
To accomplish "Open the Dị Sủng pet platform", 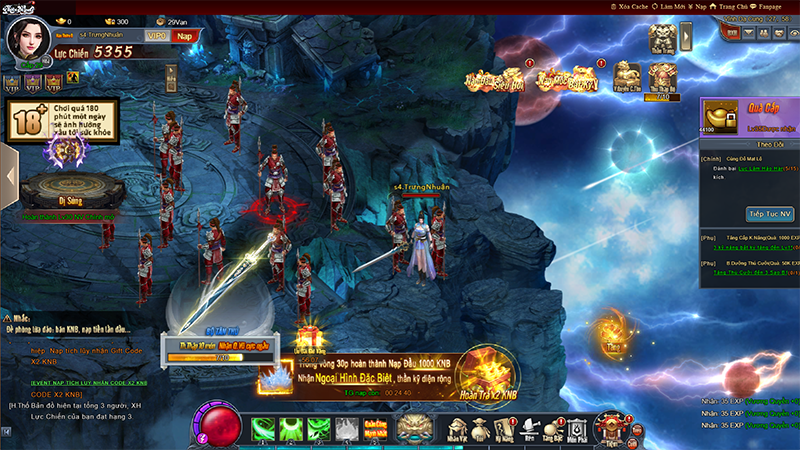I will coord(70,190).
